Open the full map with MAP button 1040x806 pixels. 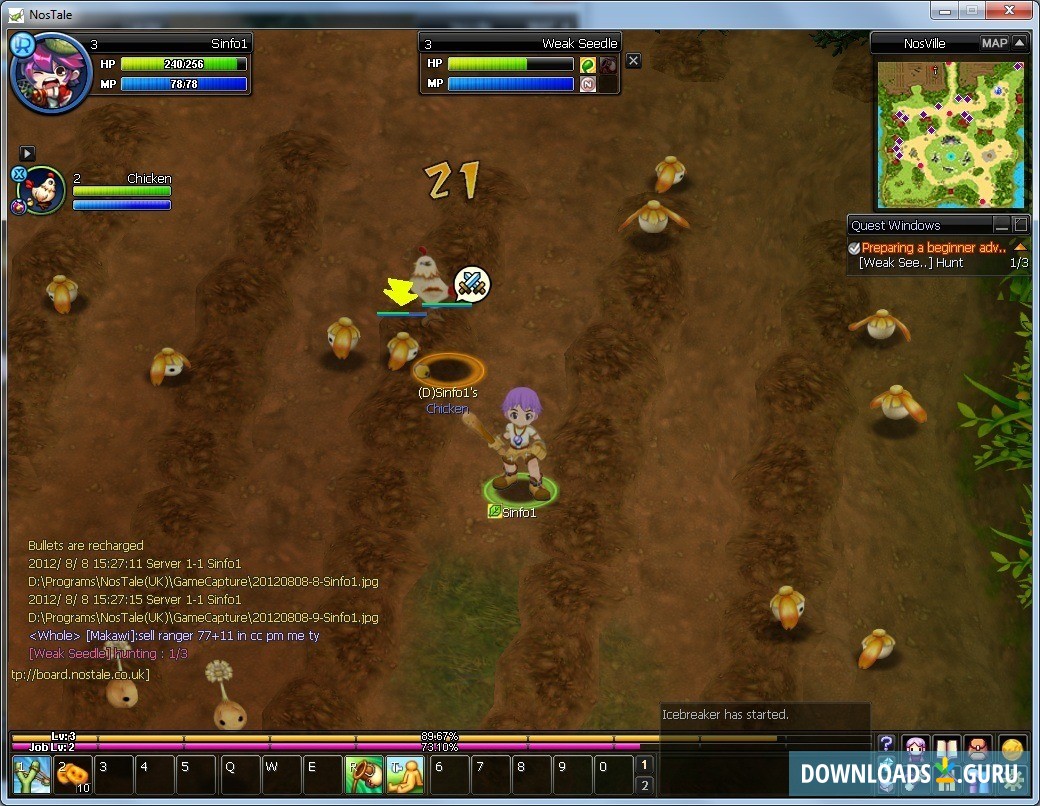pos(994,43)
